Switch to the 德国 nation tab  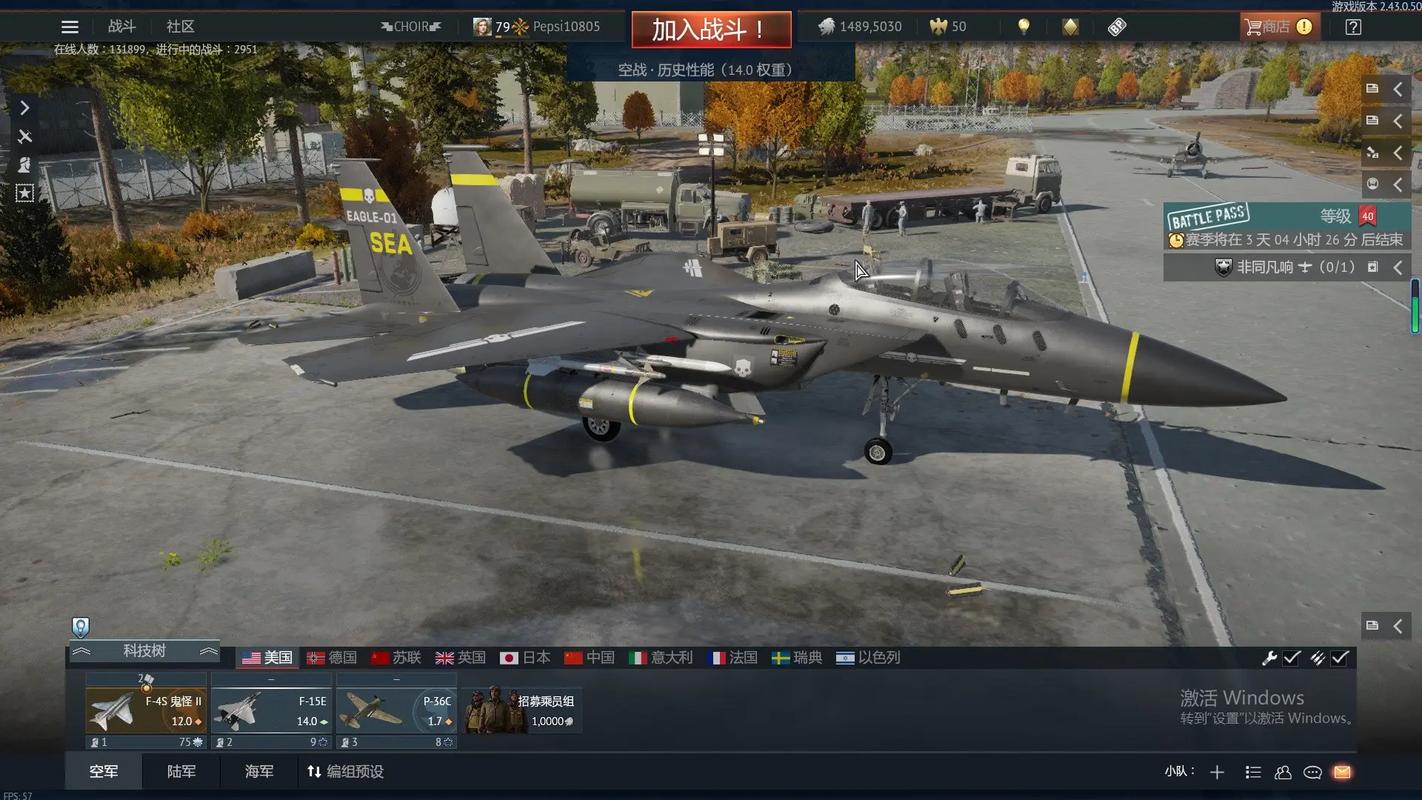332,658
